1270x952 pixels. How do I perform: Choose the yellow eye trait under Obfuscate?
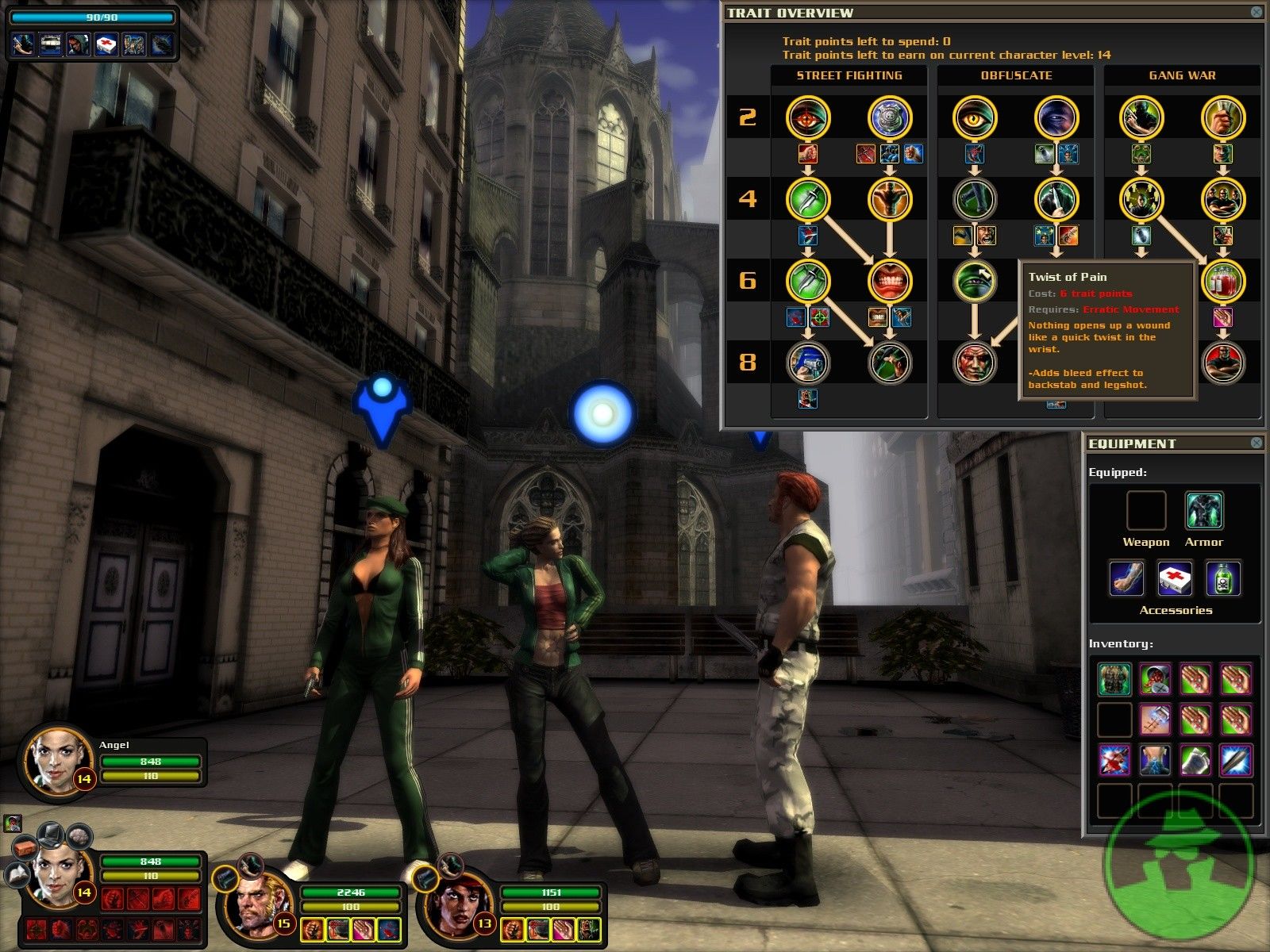coord(975,117)
